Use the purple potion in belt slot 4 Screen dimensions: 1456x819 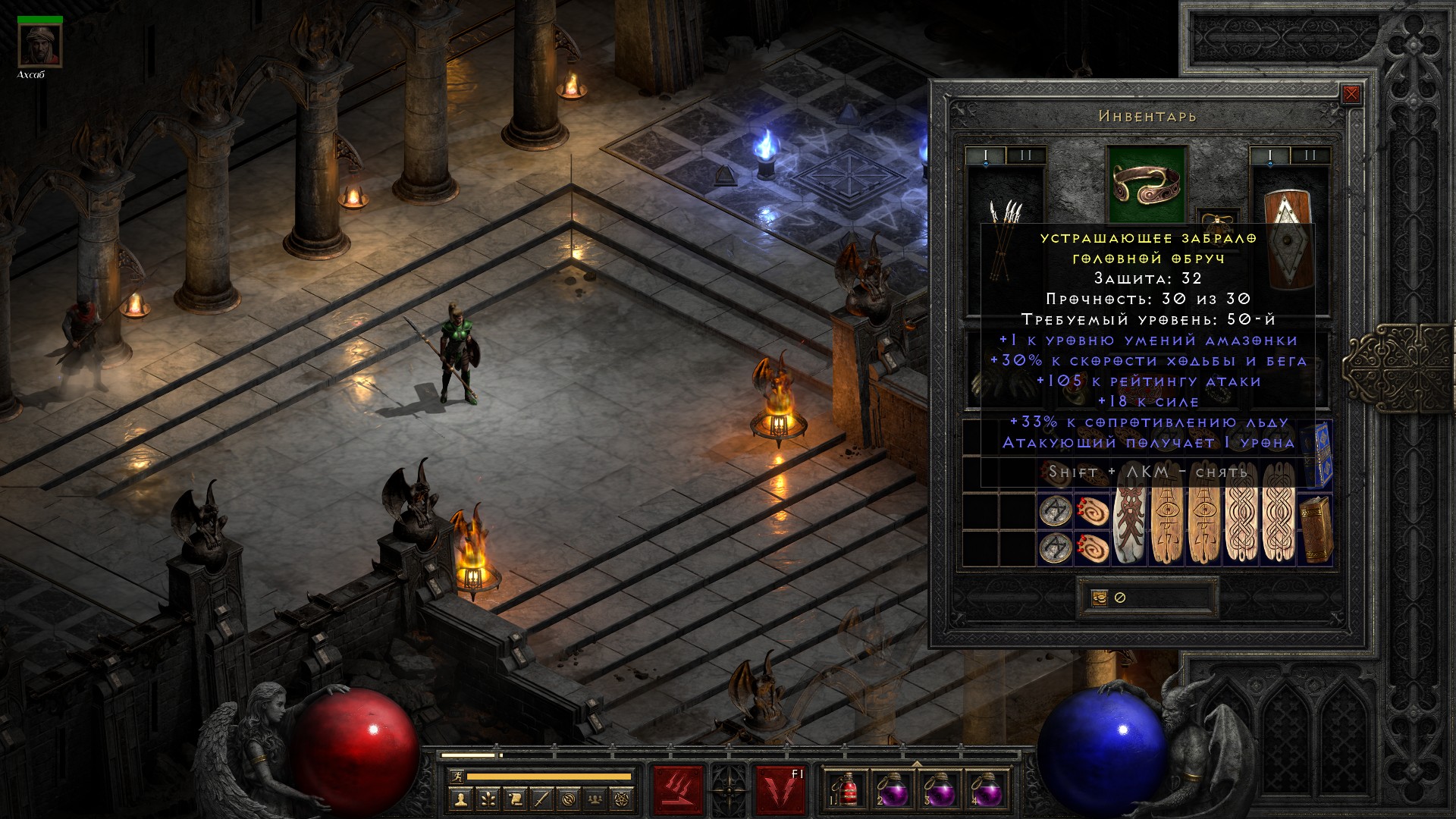pyautogui.click(x=987, y=790)
